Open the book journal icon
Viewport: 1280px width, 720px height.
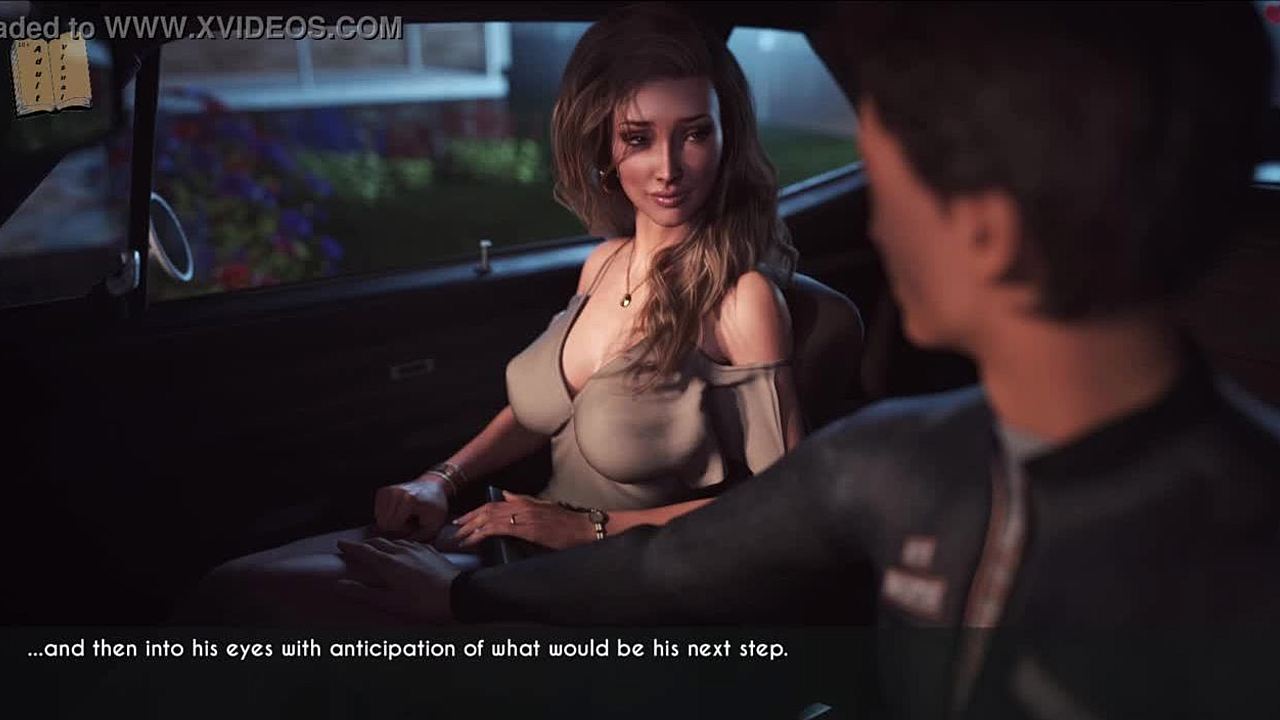point(50,74)
